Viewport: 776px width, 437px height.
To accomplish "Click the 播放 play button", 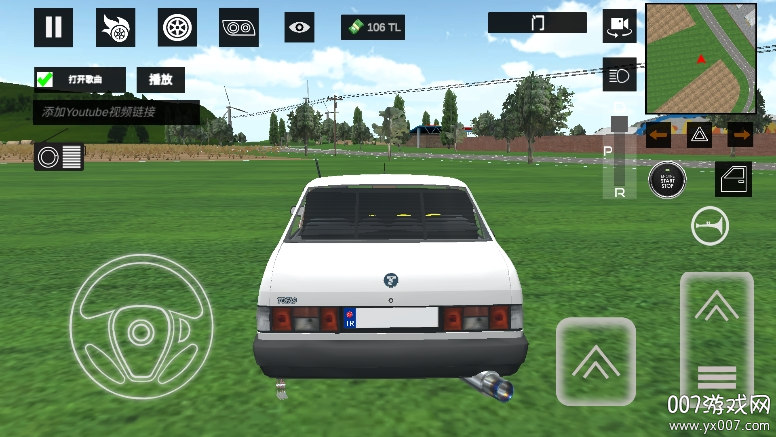I will pyautogui.click(x=160, y=79).
